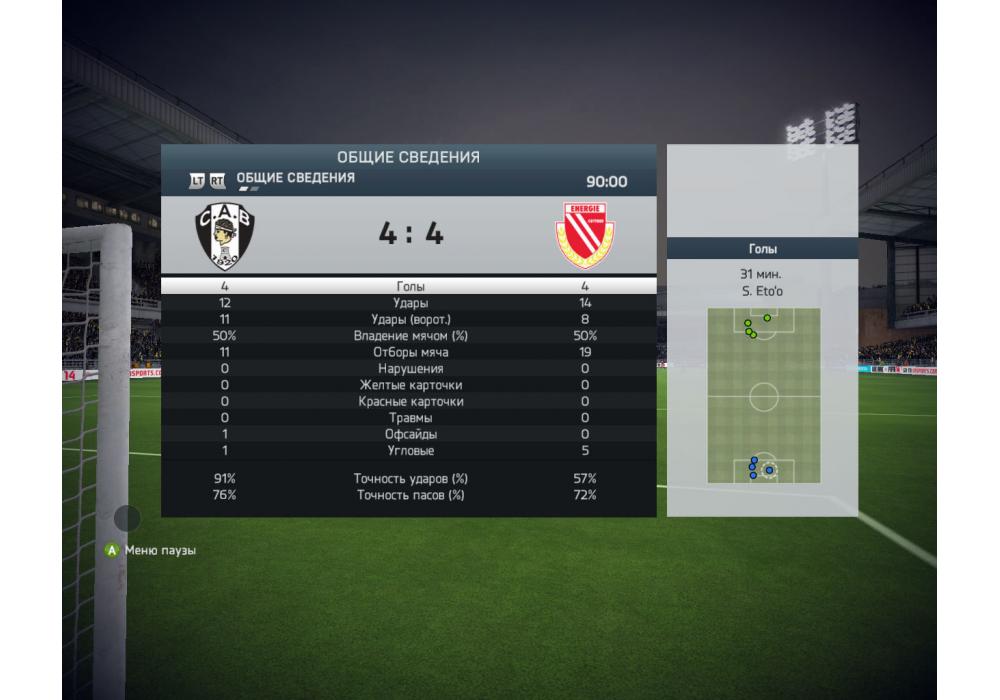
Task: Select the Удары stats row
Action: pyautogui.click(x=409, y=303)
